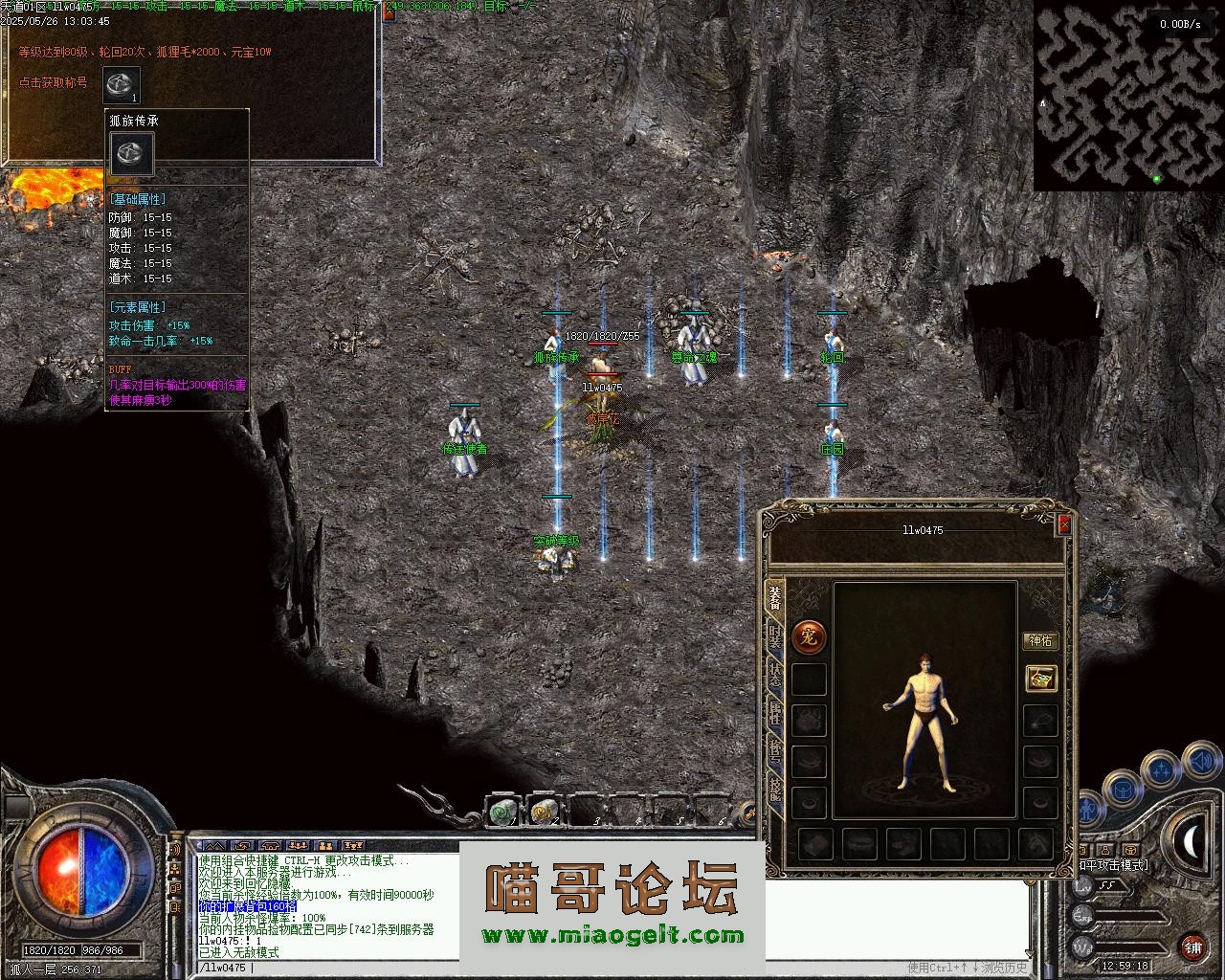Visit the www.miaogelt.com watermark link
1225x980 pixels.
click(612, 936)
